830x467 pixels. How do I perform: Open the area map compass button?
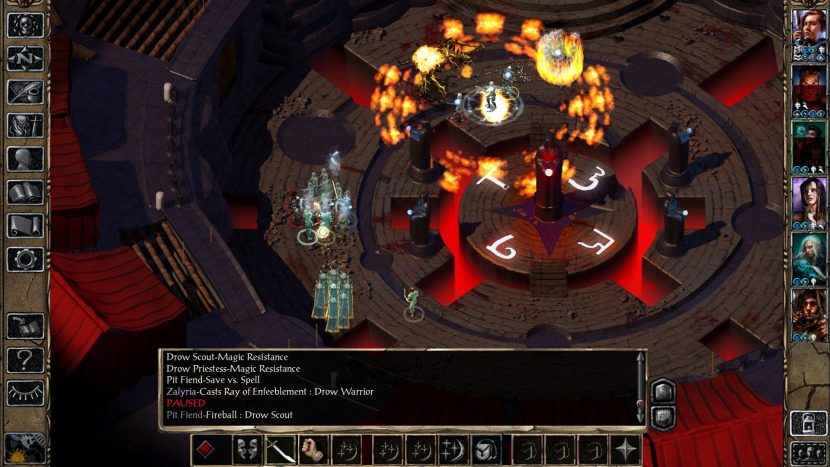(x=25, y=58)
